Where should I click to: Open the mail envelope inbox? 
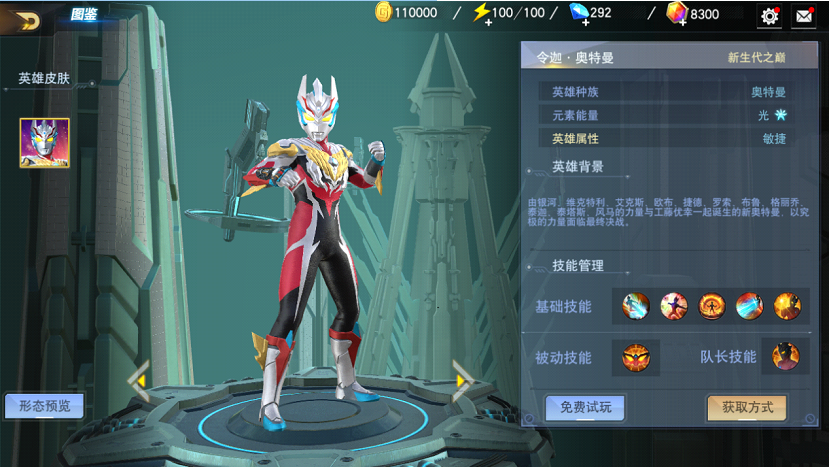tap(803, 16)
